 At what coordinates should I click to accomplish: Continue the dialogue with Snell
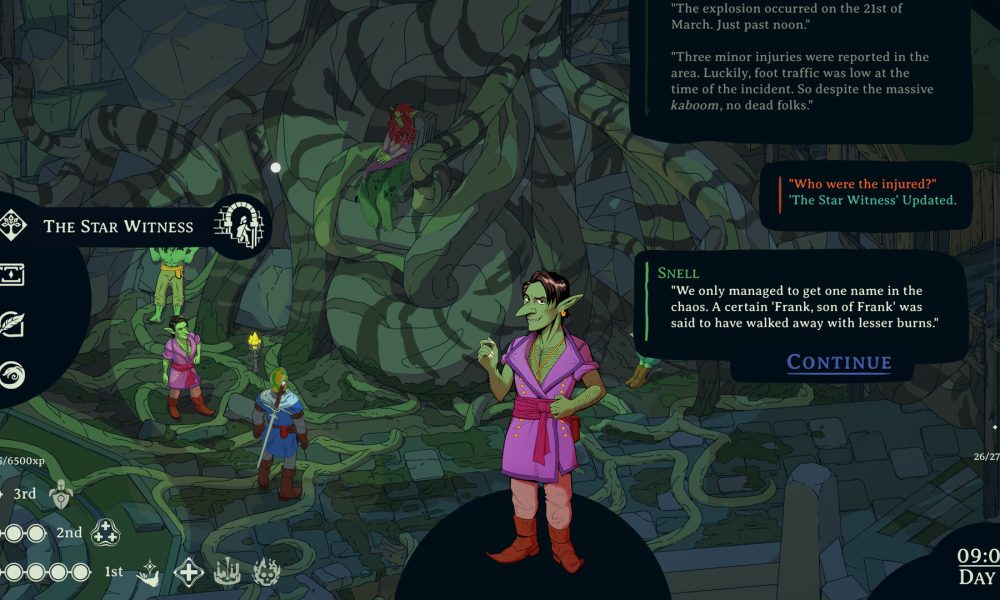tap(838, 362)
